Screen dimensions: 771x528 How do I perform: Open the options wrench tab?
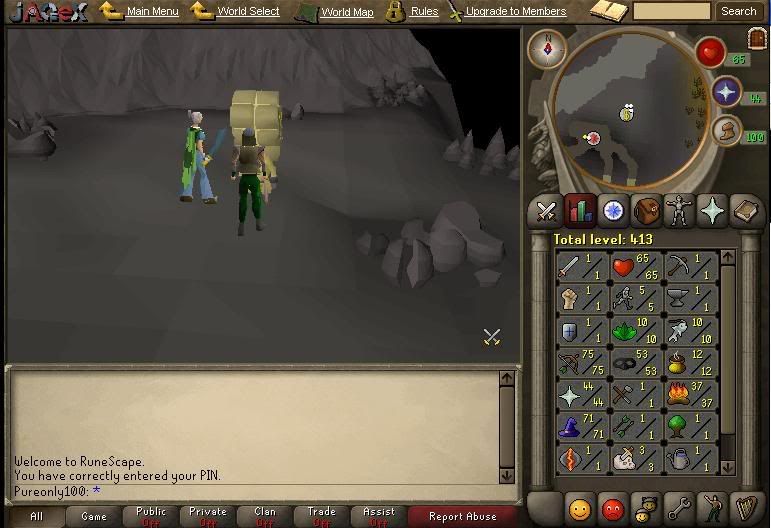[x=678, y=506]
